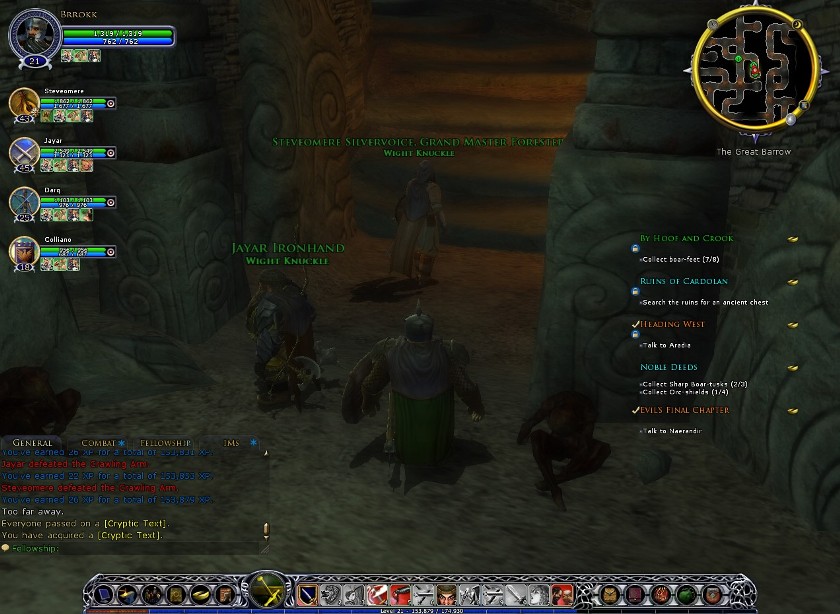Select Steveomere's fellowship portrait

(x=25, y=103)
